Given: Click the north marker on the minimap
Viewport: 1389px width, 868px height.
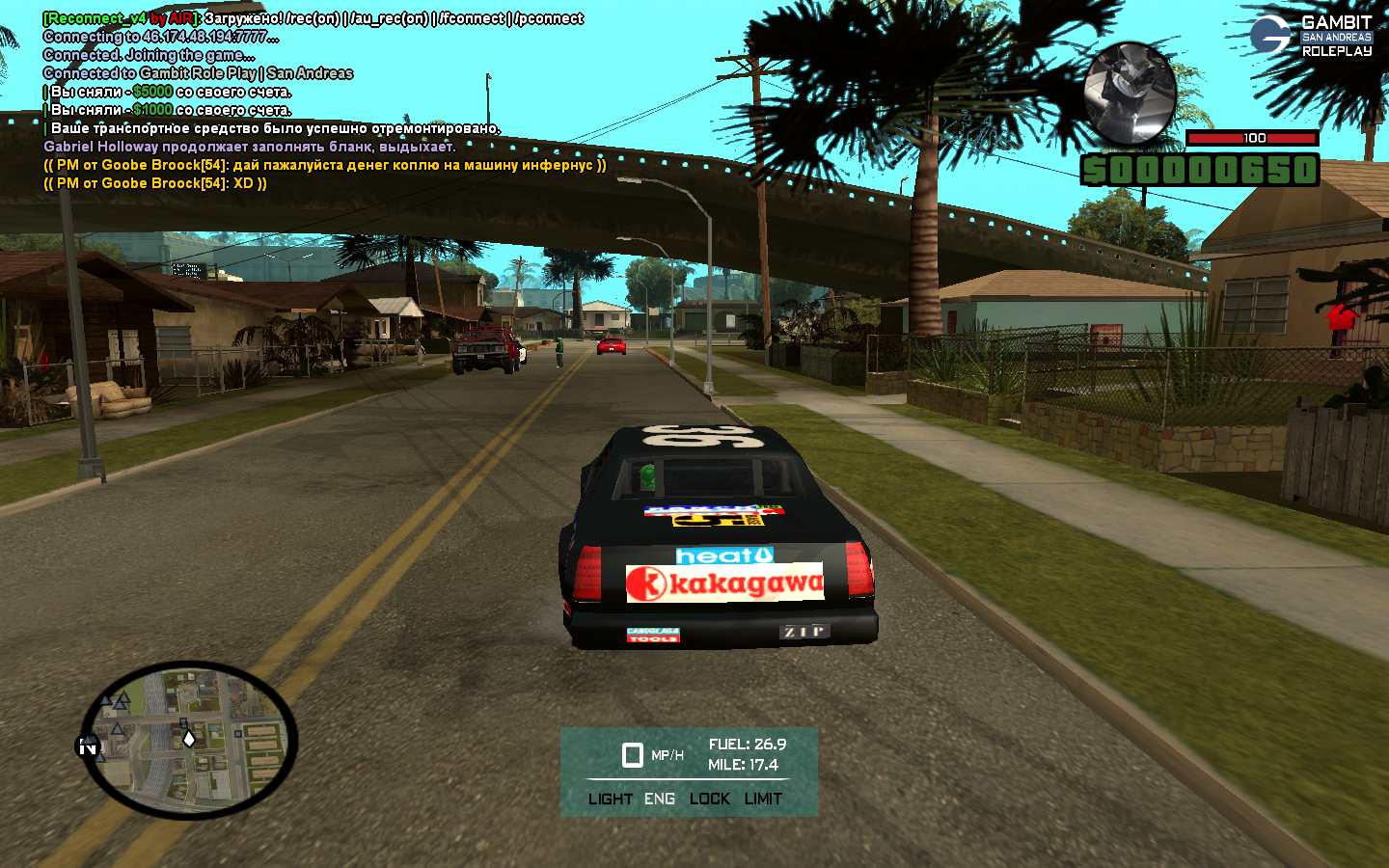Looking at the screenshot, I should (88, 746).
